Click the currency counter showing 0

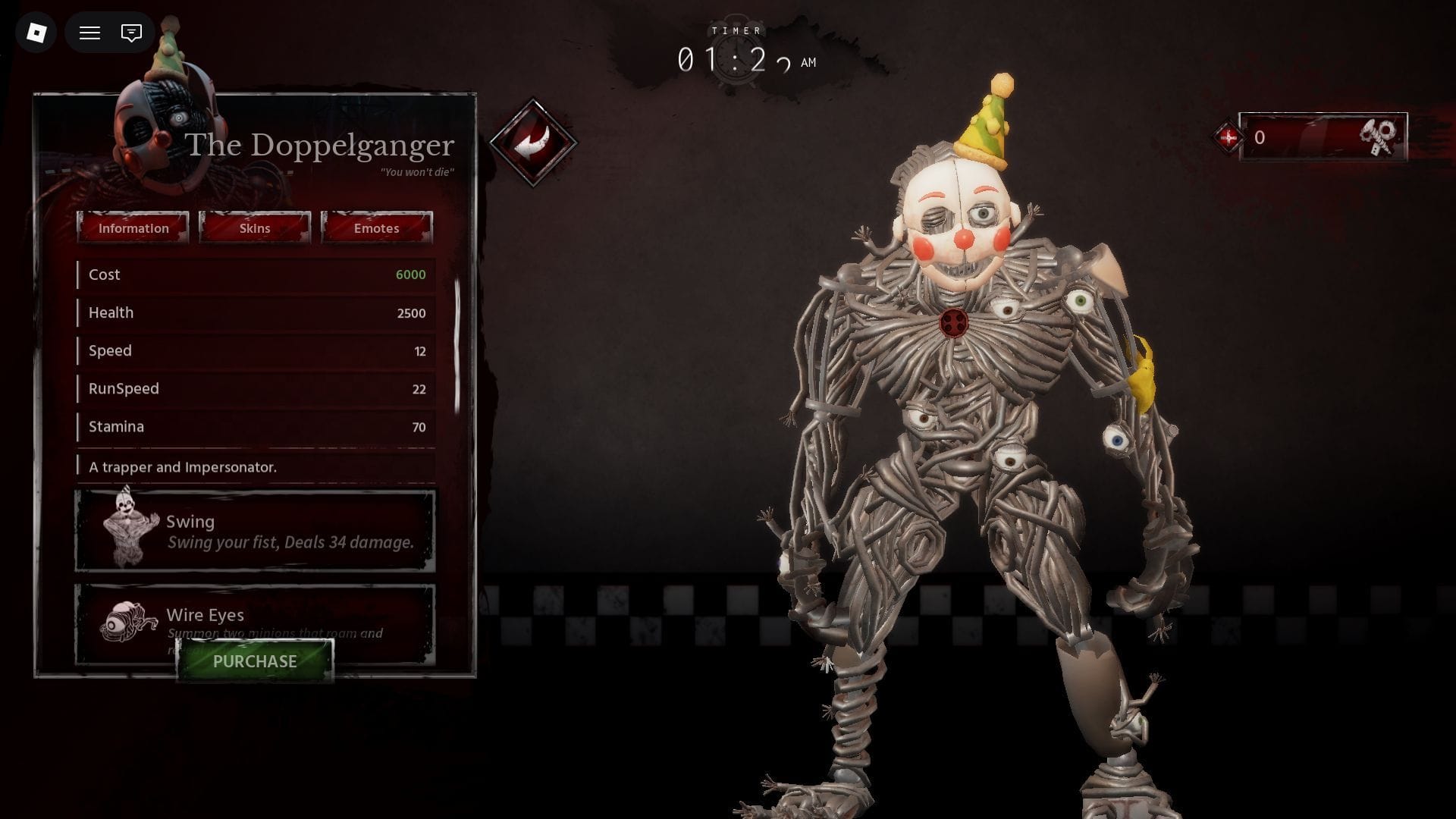pos(1261,137)
